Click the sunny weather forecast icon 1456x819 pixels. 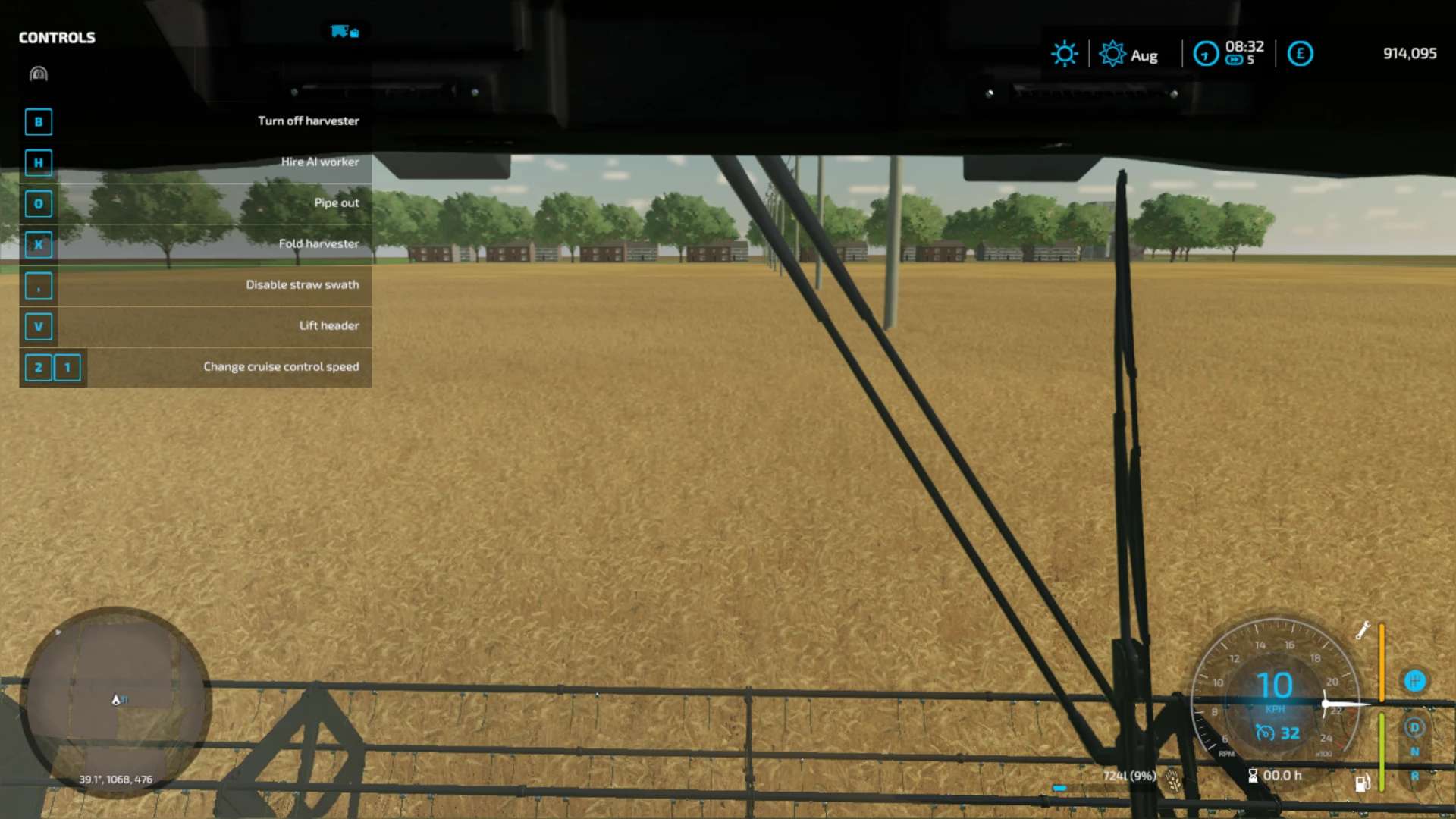click(1064, 54)
